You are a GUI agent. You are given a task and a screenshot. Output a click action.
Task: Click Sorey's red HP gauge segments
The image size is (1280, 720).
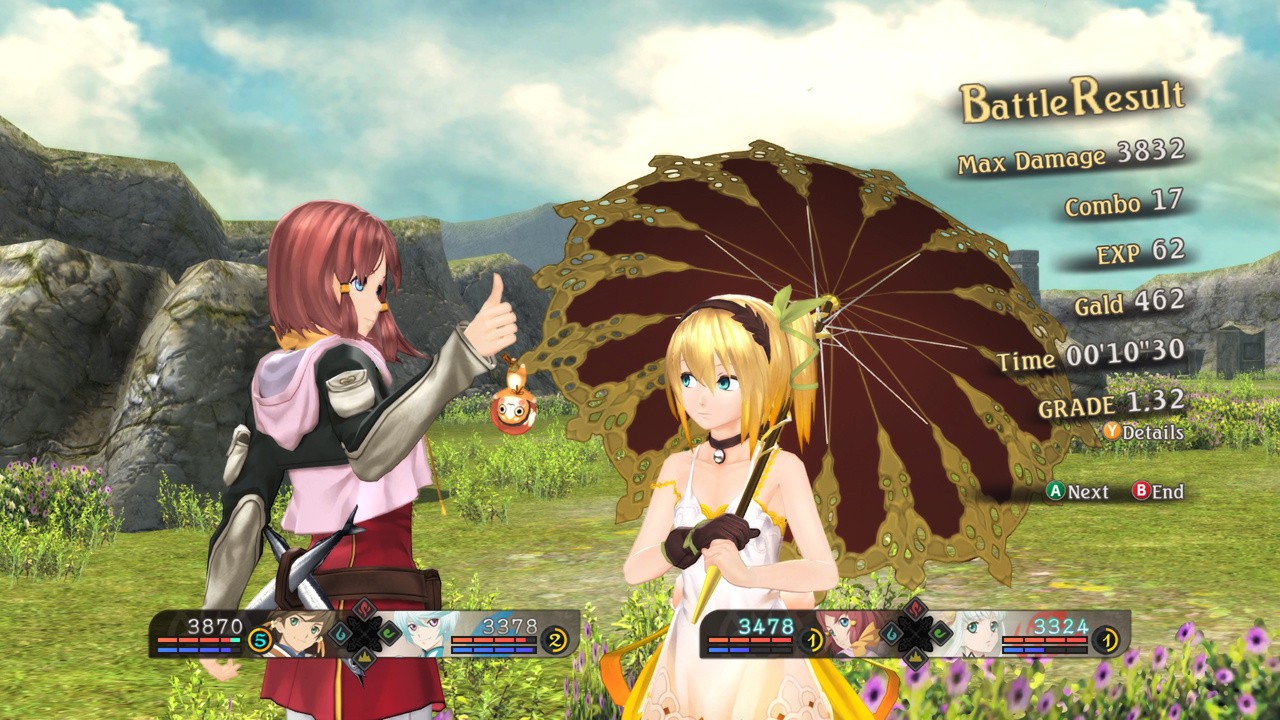click(x=199, y=639)
